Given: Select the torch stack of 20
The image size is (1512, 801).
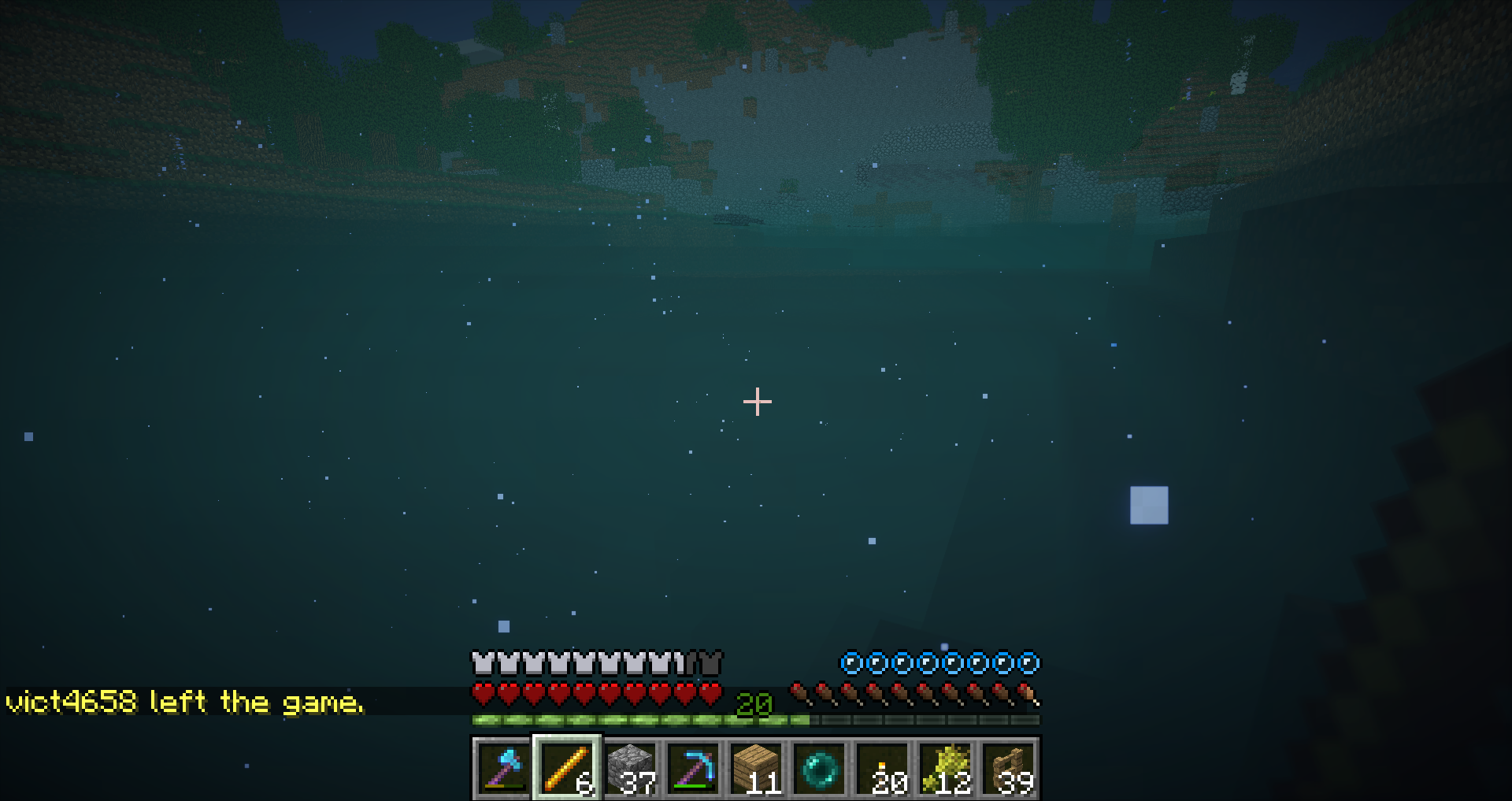Looking at the screenshot, I should (x=882, y=768).
